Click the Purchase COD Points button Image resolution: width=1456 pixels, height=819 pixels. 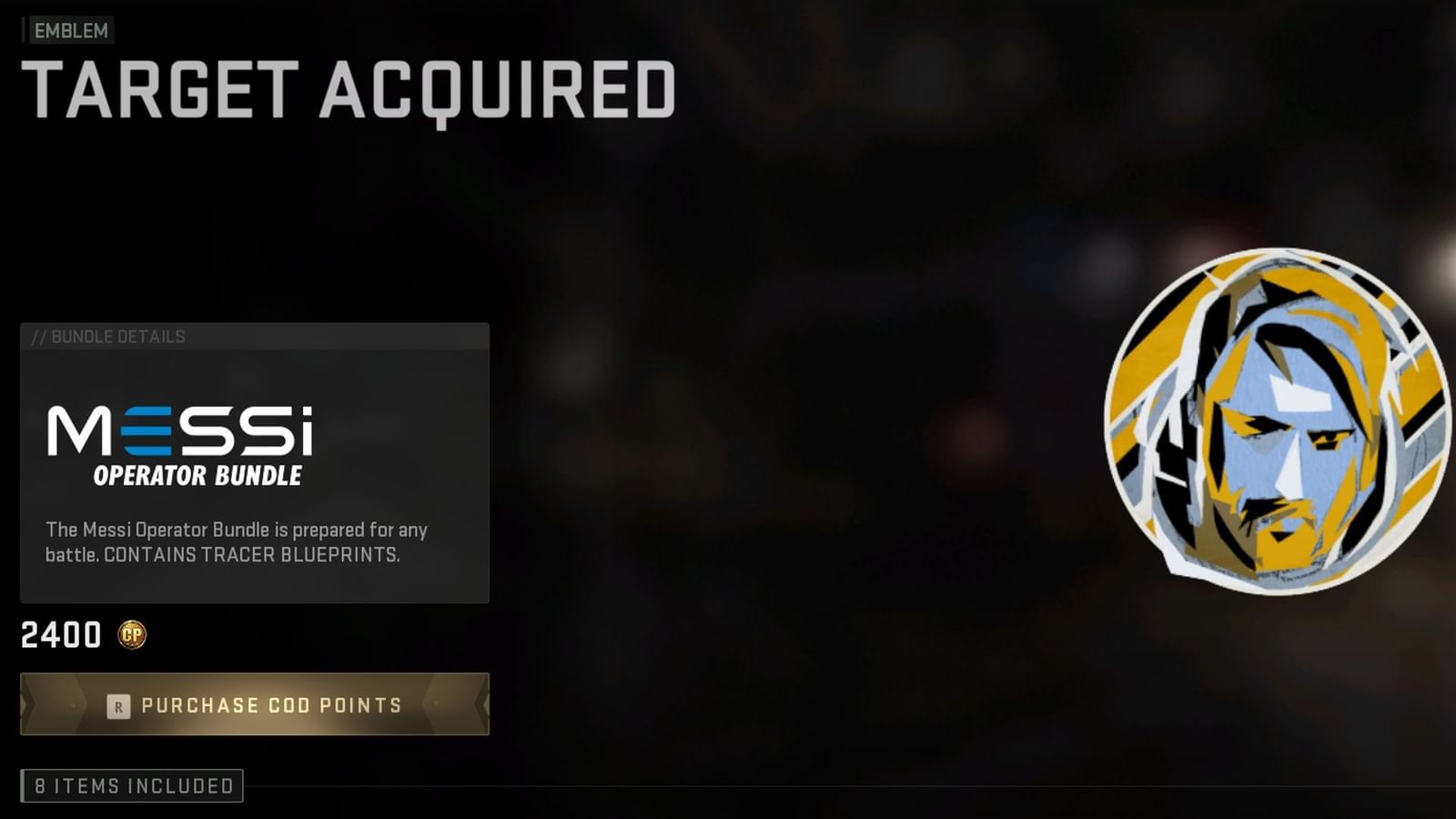tap(255, 705)
